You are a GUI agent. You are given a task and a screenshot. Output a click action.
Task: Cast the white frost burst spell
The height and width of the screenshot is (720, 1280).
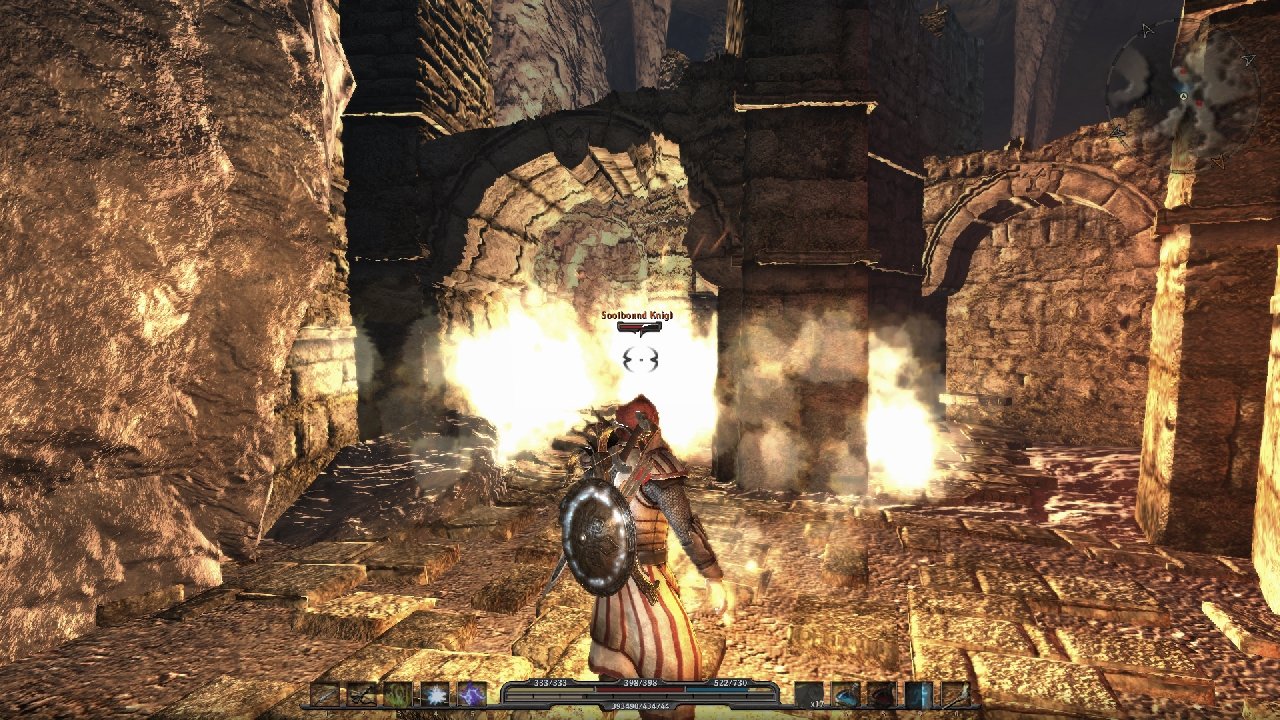pyautogui.click(x=434, y=694)
